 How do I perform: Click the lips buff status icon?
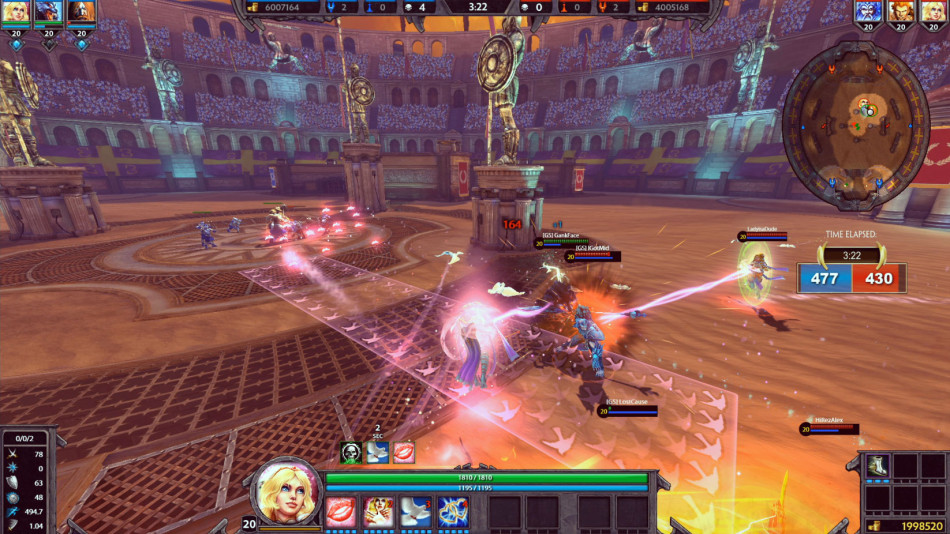tap(403, 452)
